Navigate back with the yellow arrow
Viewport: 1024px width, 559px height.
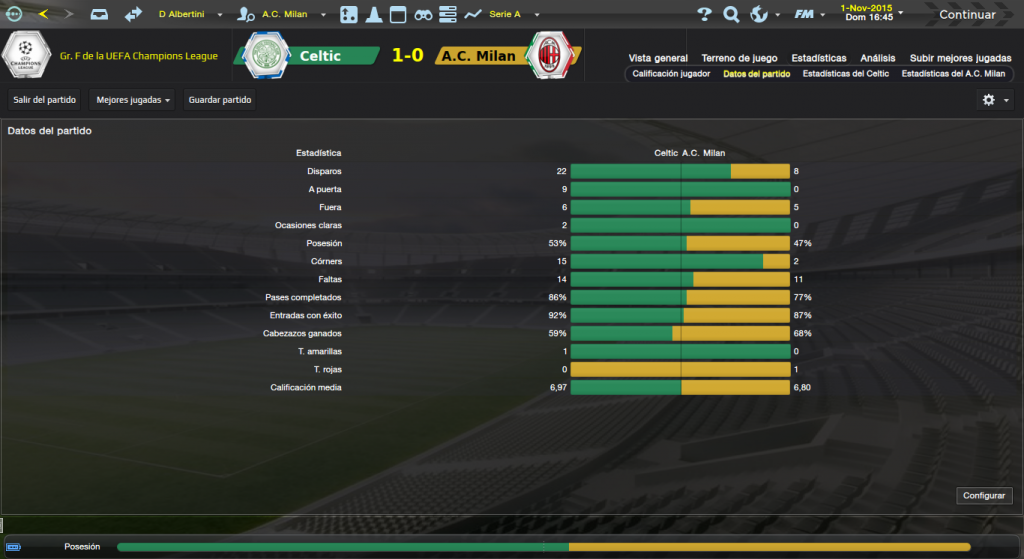tap(43, 15)
